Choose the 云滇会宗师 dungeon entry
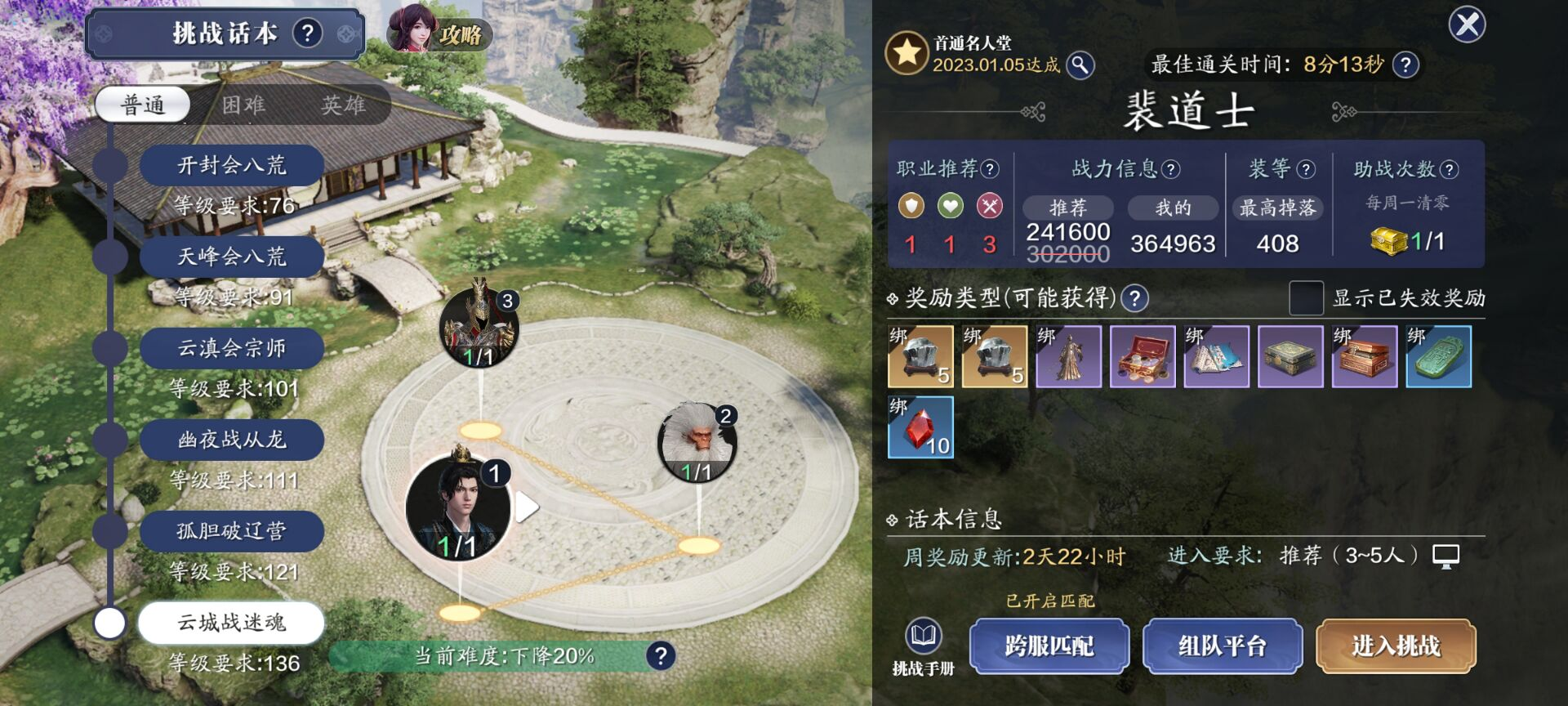1568x706 pixels. tap(232, 349)
